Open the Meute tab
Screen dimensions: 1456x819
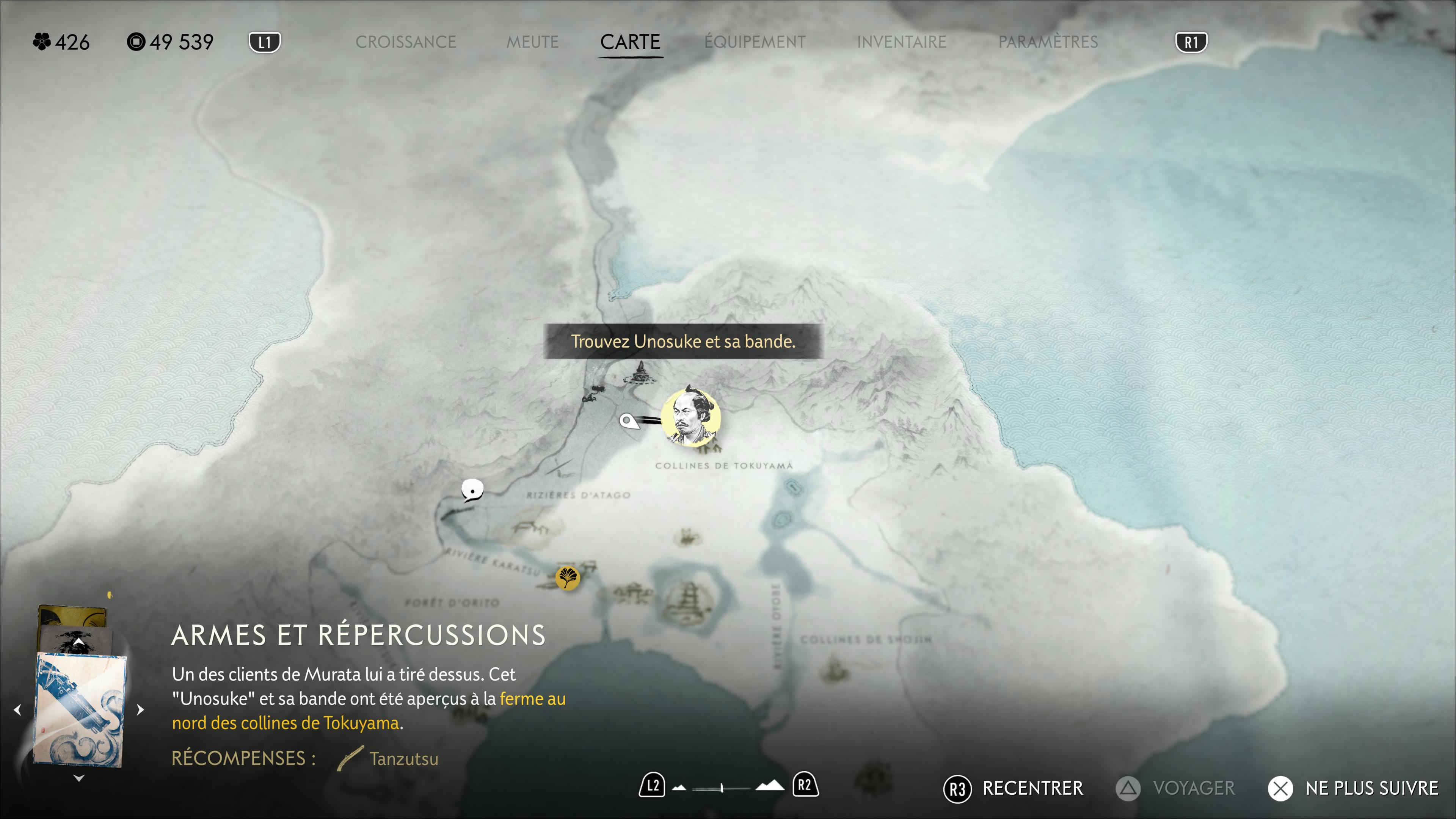[532, 42]
